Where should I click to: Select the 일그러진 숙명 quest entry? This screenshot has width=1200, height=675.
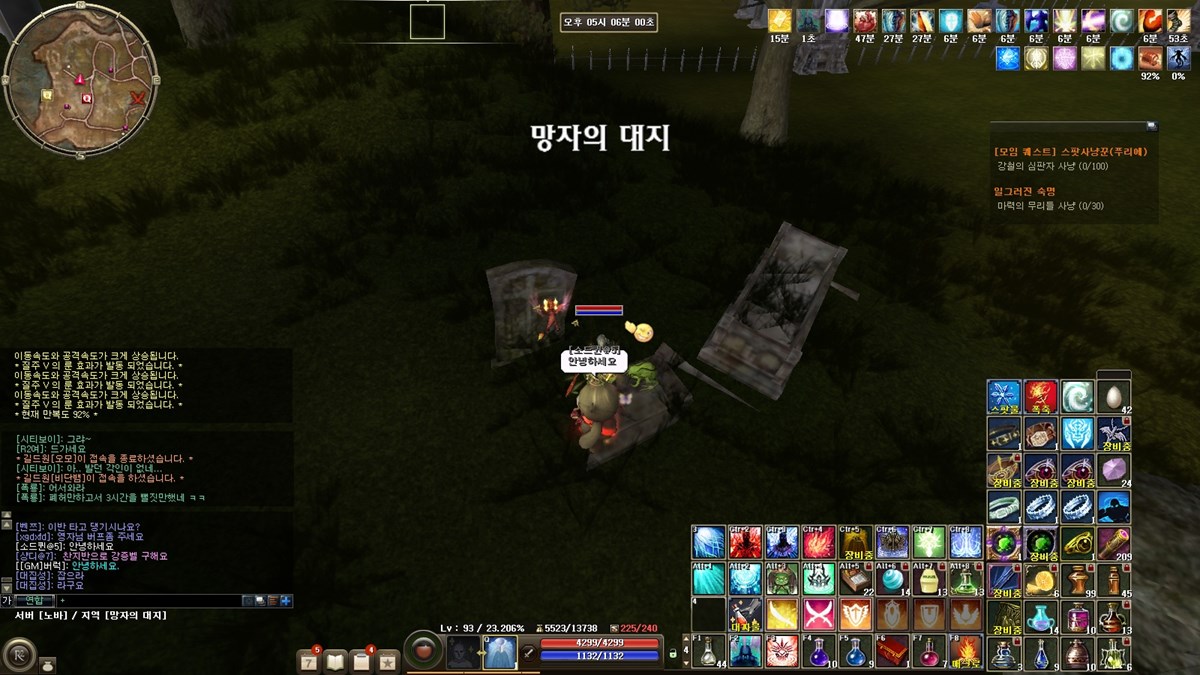1025,191
